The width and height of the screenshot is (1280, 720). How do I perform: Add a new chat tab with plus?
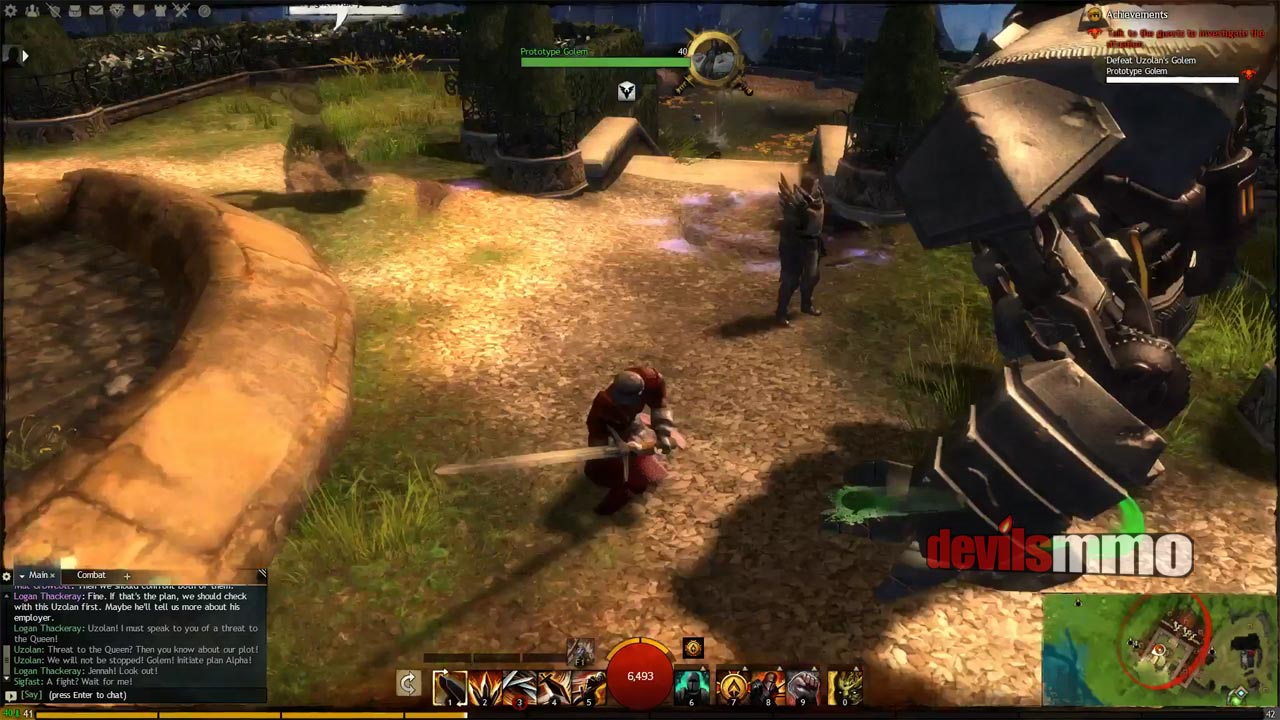pyautogui.click(x=127, y=576)
